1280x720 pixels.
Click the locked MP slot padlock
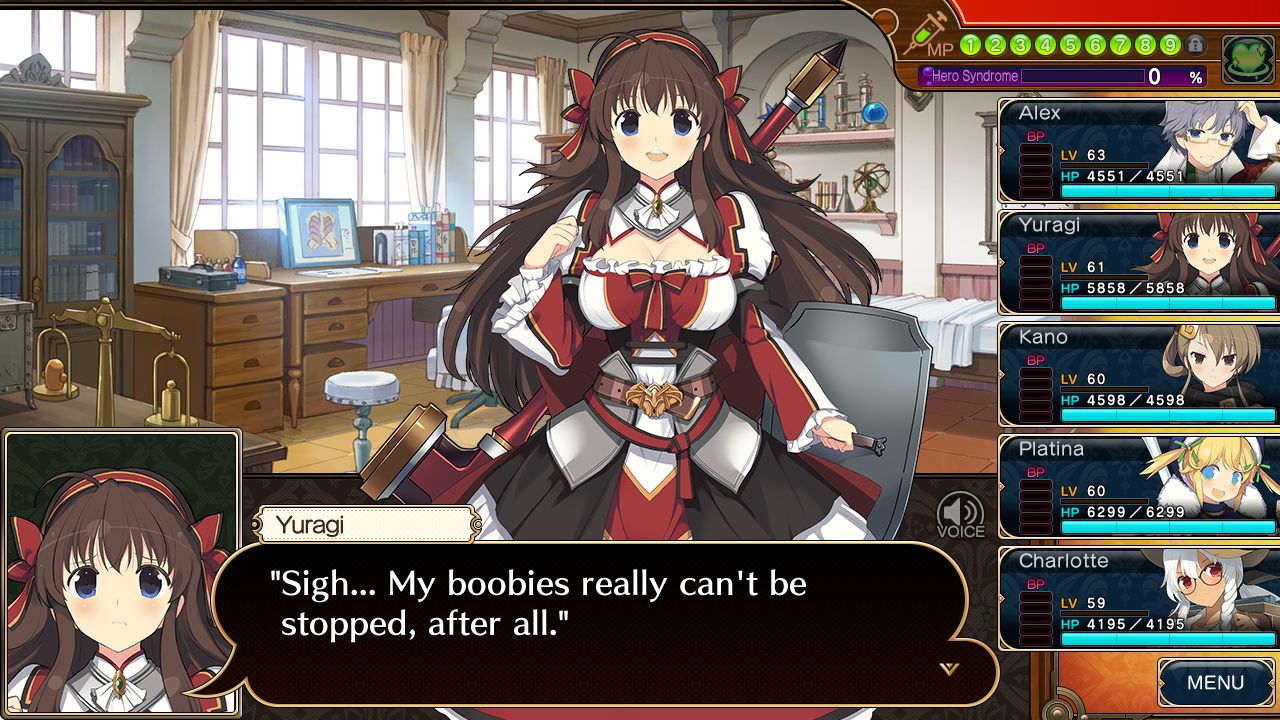click(x=1195, y=45)
